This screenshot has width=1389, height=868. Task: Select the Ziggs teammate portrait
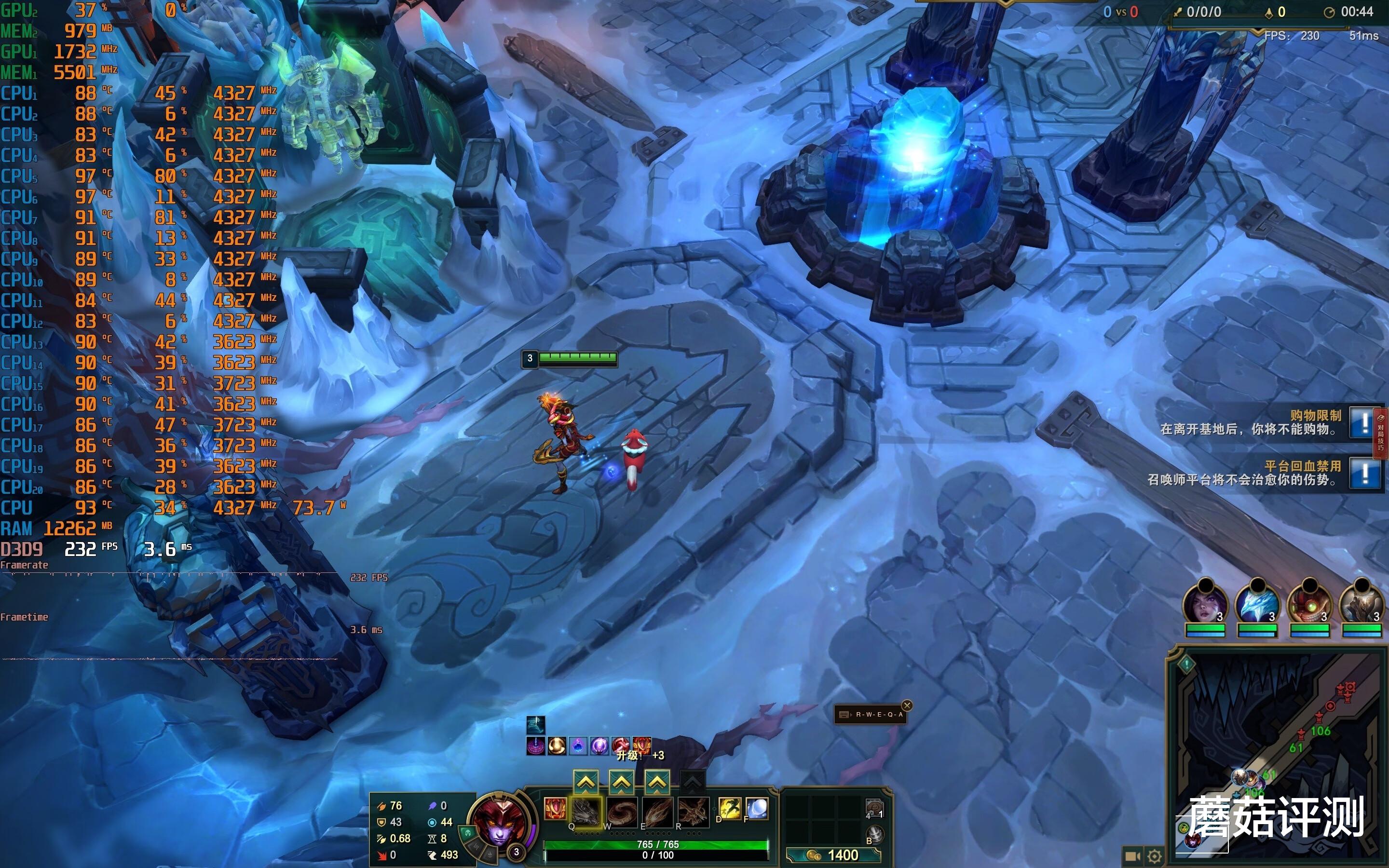(1309, 606)
